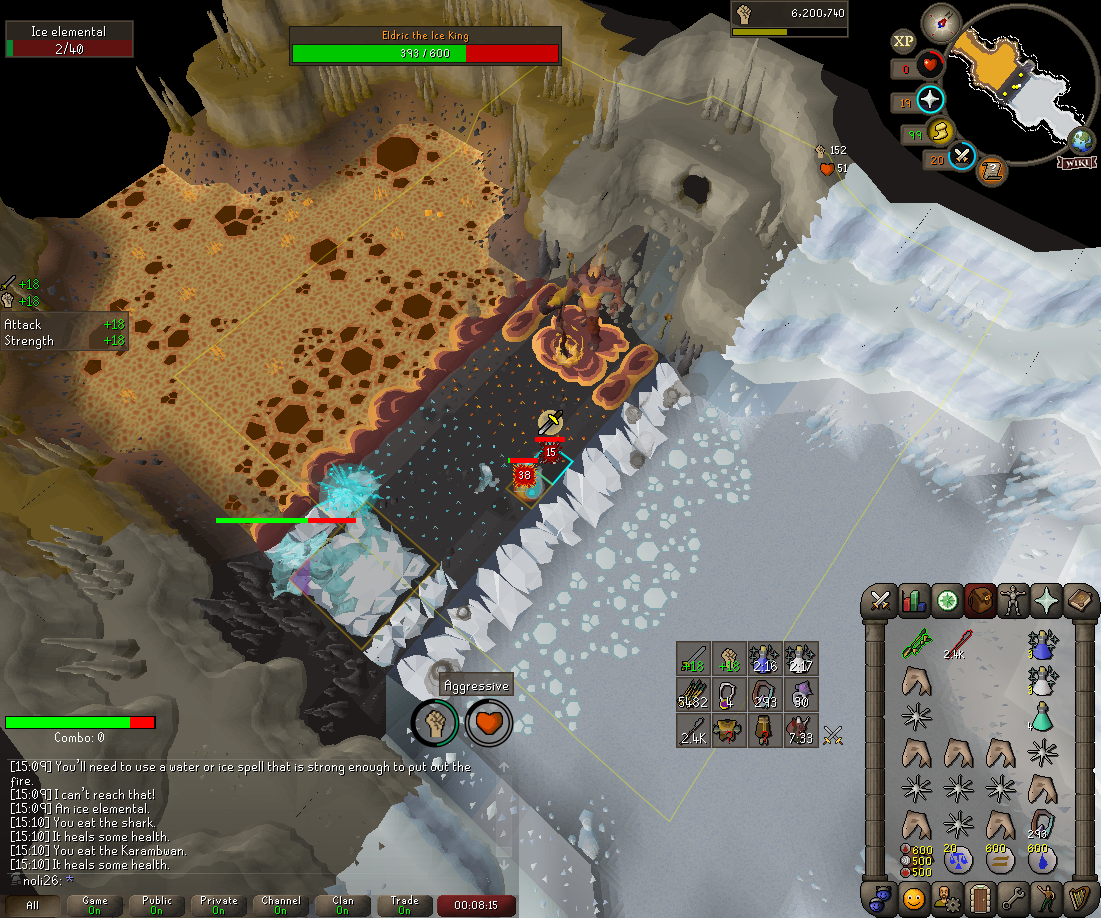Screen dimensions: 1101x918
Task: Open the Music Player harp tab
Action: click(x=1080, y=895)
